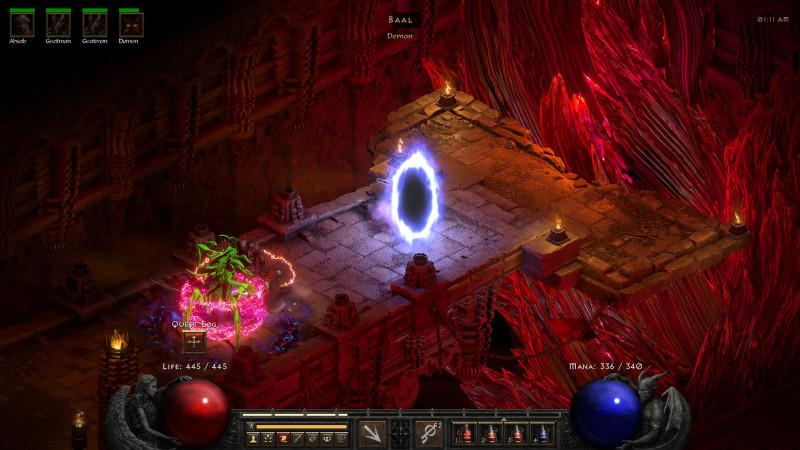Open the right-click skill with F2 hotkey
This screenshot has height=450, width=800.
[429, 433]
